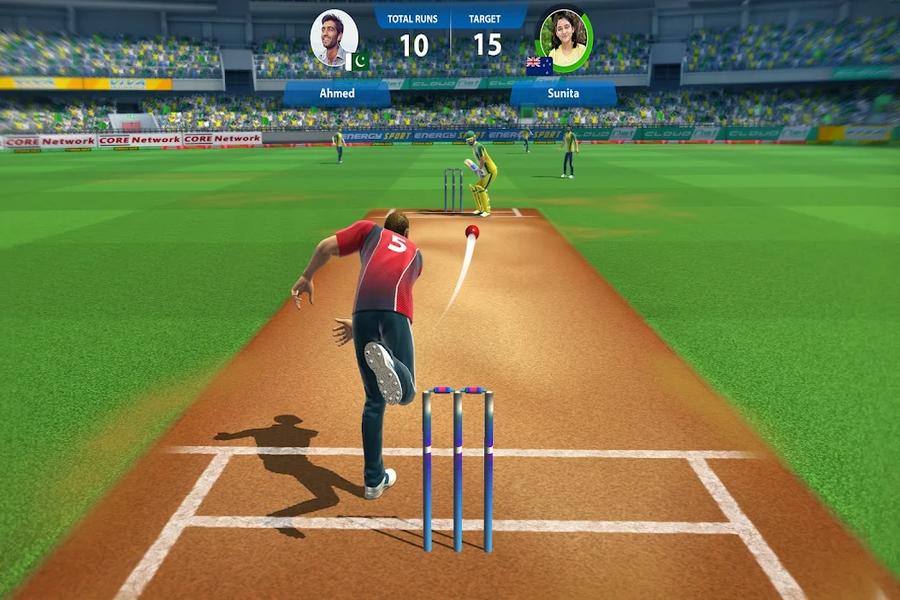Tap Ahmed's player avatar portrait
The width and height of the screenshot is (900, 600).
click(x=333, y=38)
